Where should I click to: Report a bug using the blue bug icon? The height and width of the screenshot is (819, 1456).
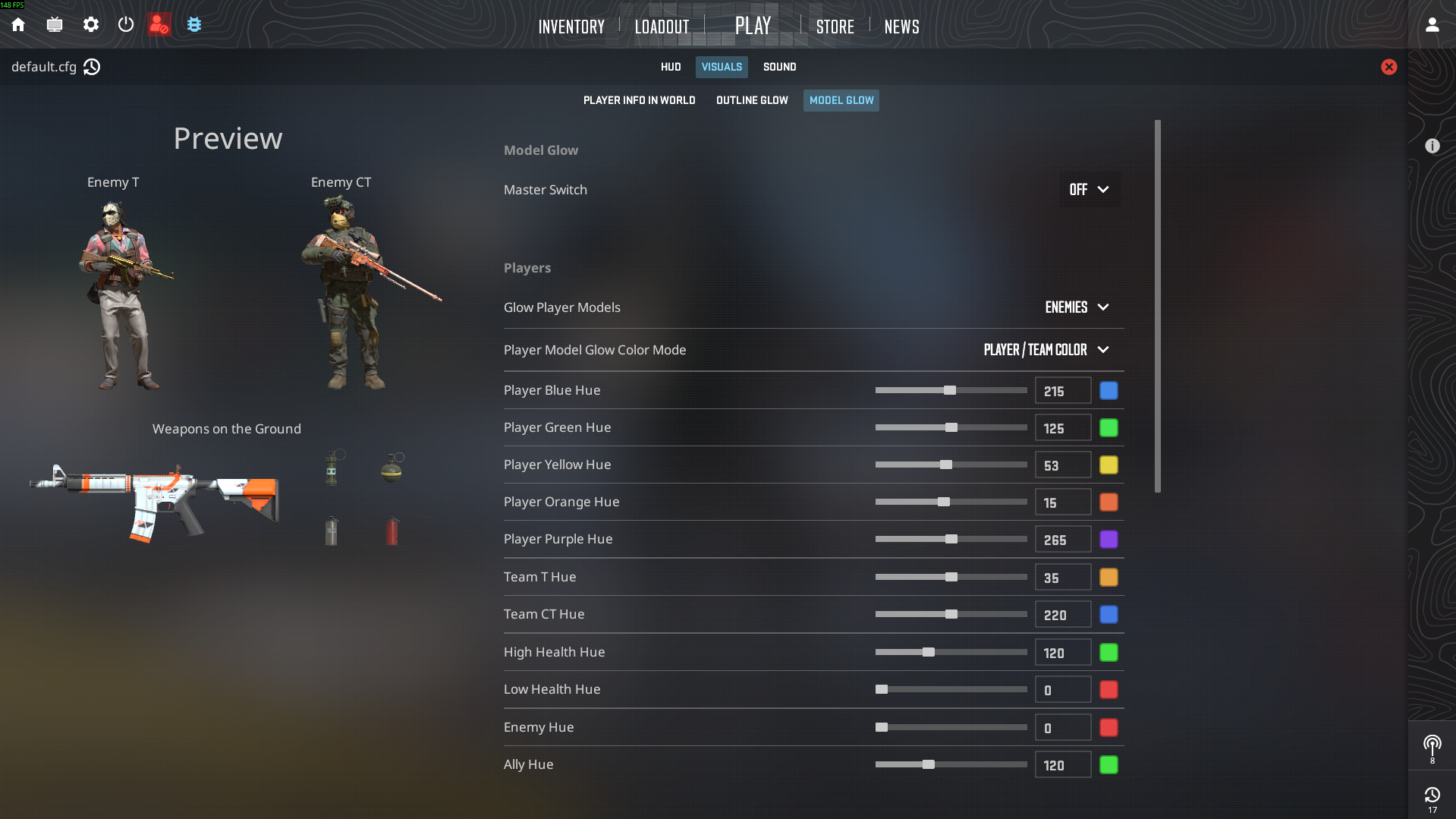point(194,24)
